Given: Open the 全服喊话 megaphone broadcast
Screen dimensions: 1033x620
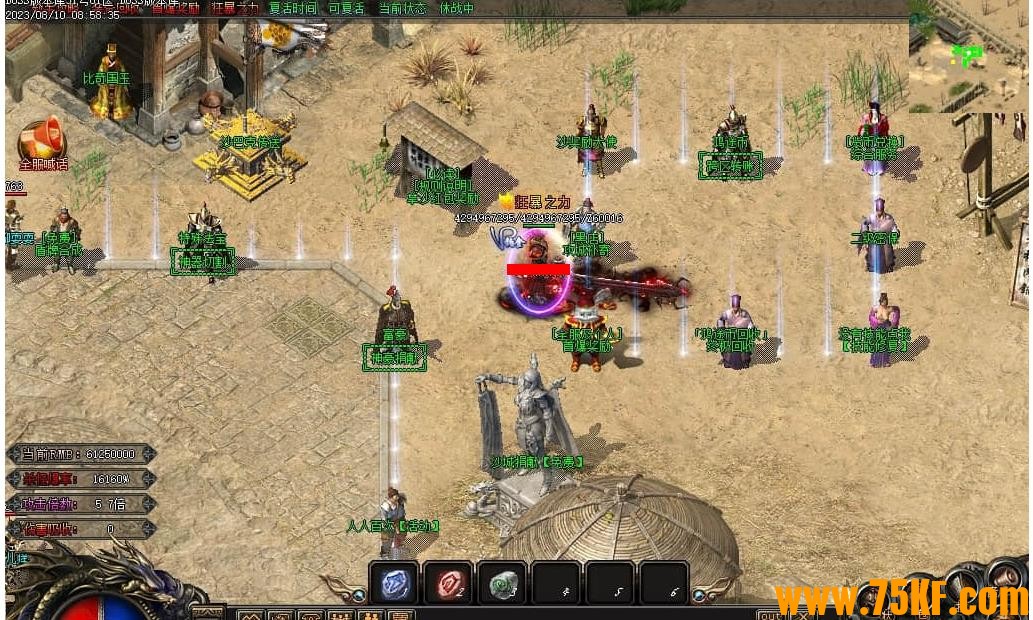Looking at the screenshot, I should pos(41,143).
